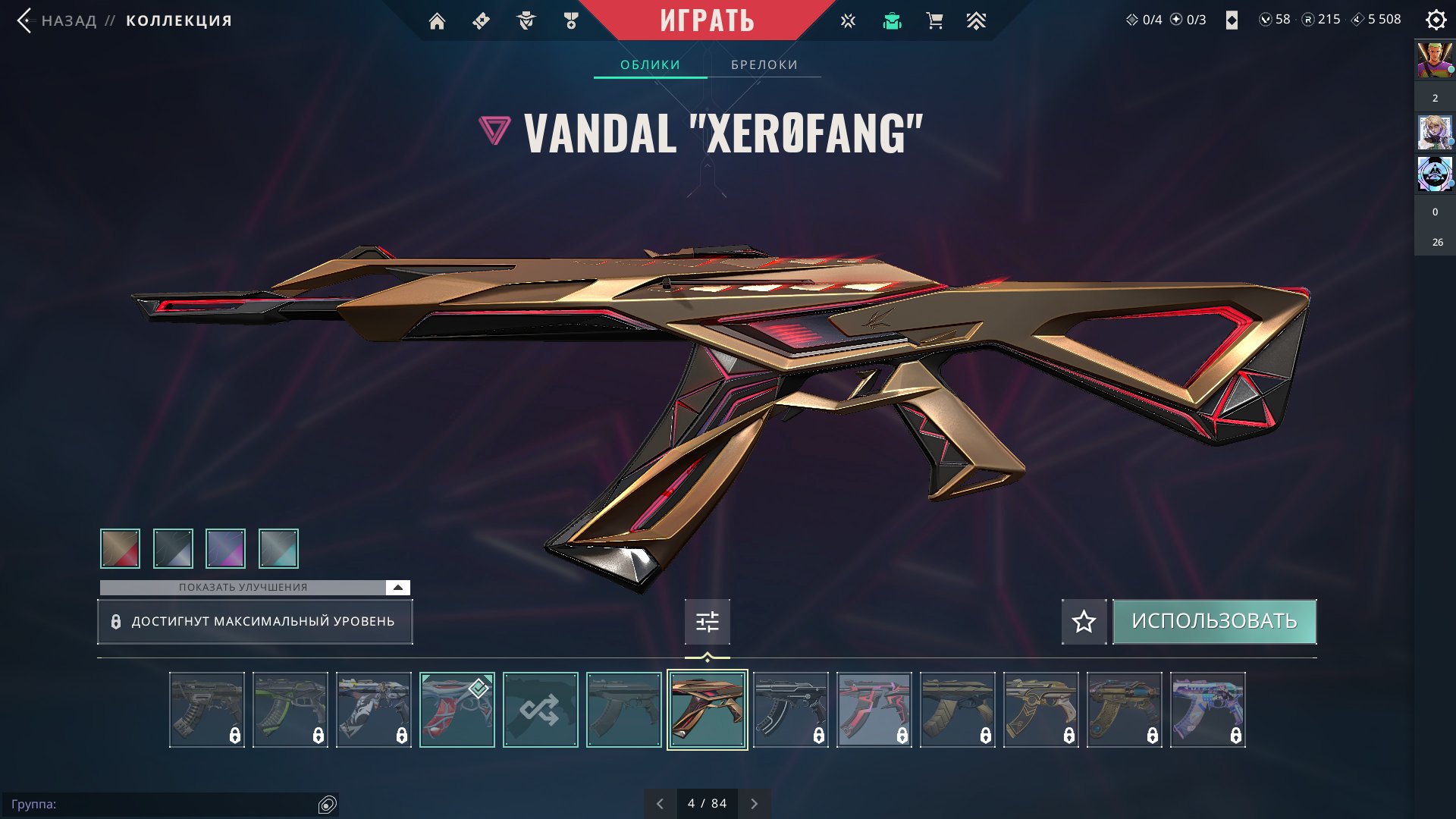Image resolution: width=1456 pixels, height=819 pixels.
Task: Choose the purple color variant swatch
Action: click(x=225, y=548)
